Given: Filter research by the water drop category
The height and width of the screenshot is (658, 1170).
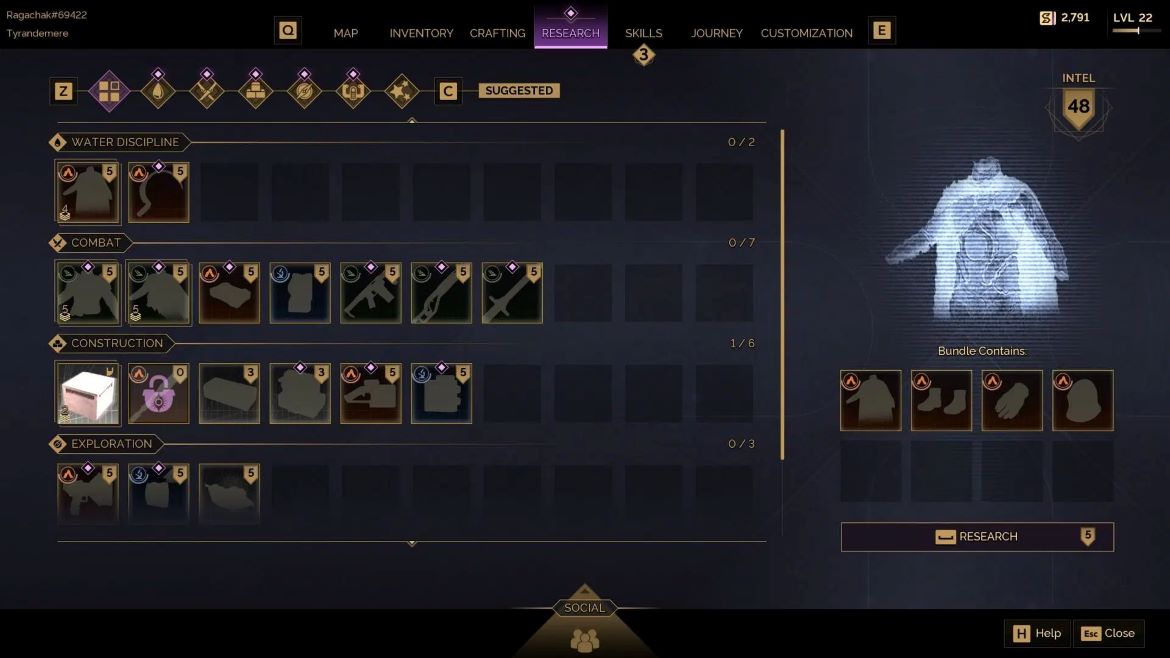Looking at the screenshot, I should (158, 92).
